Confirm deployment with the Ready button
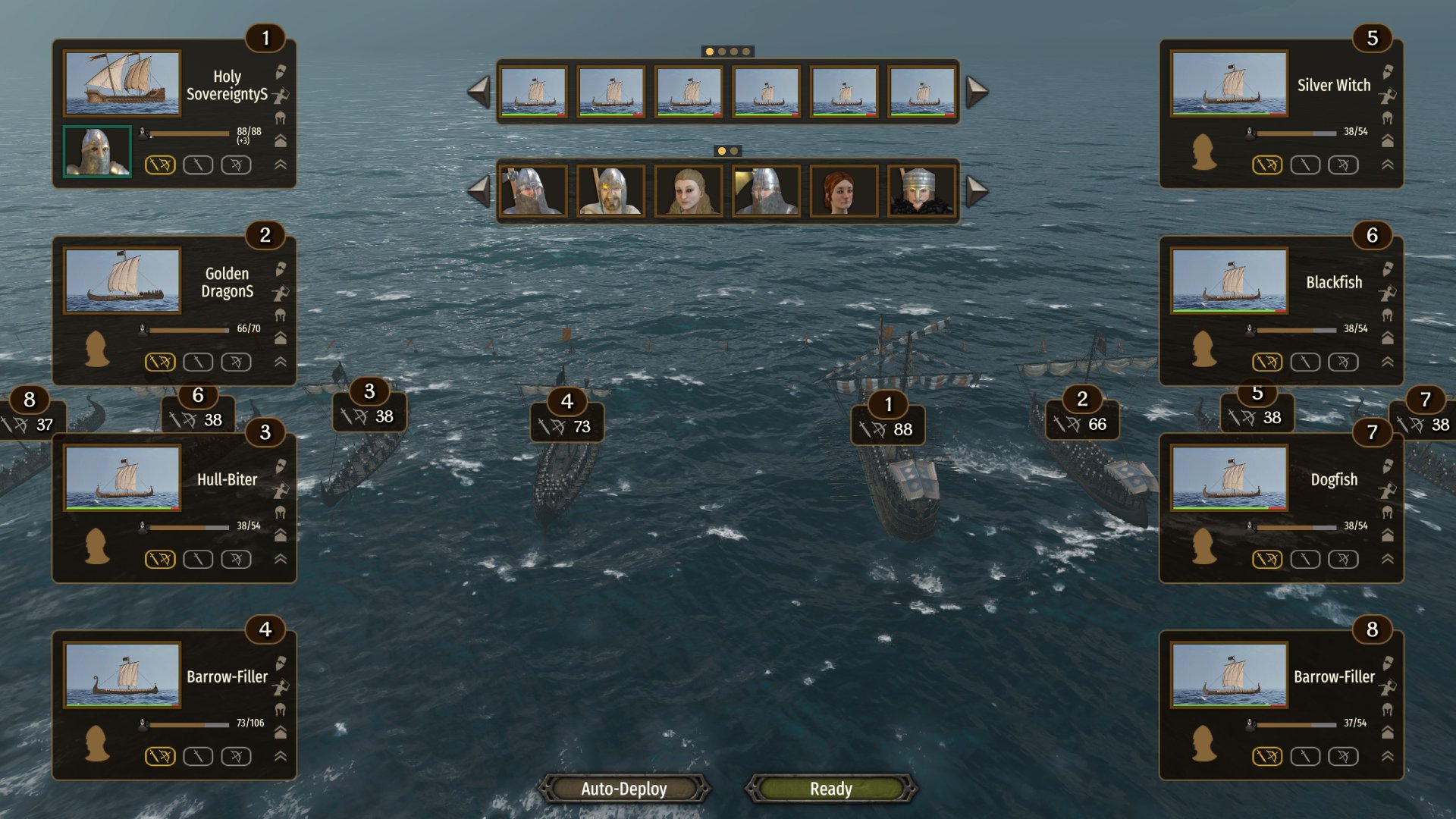The image size is (1456, 819). 831,789
